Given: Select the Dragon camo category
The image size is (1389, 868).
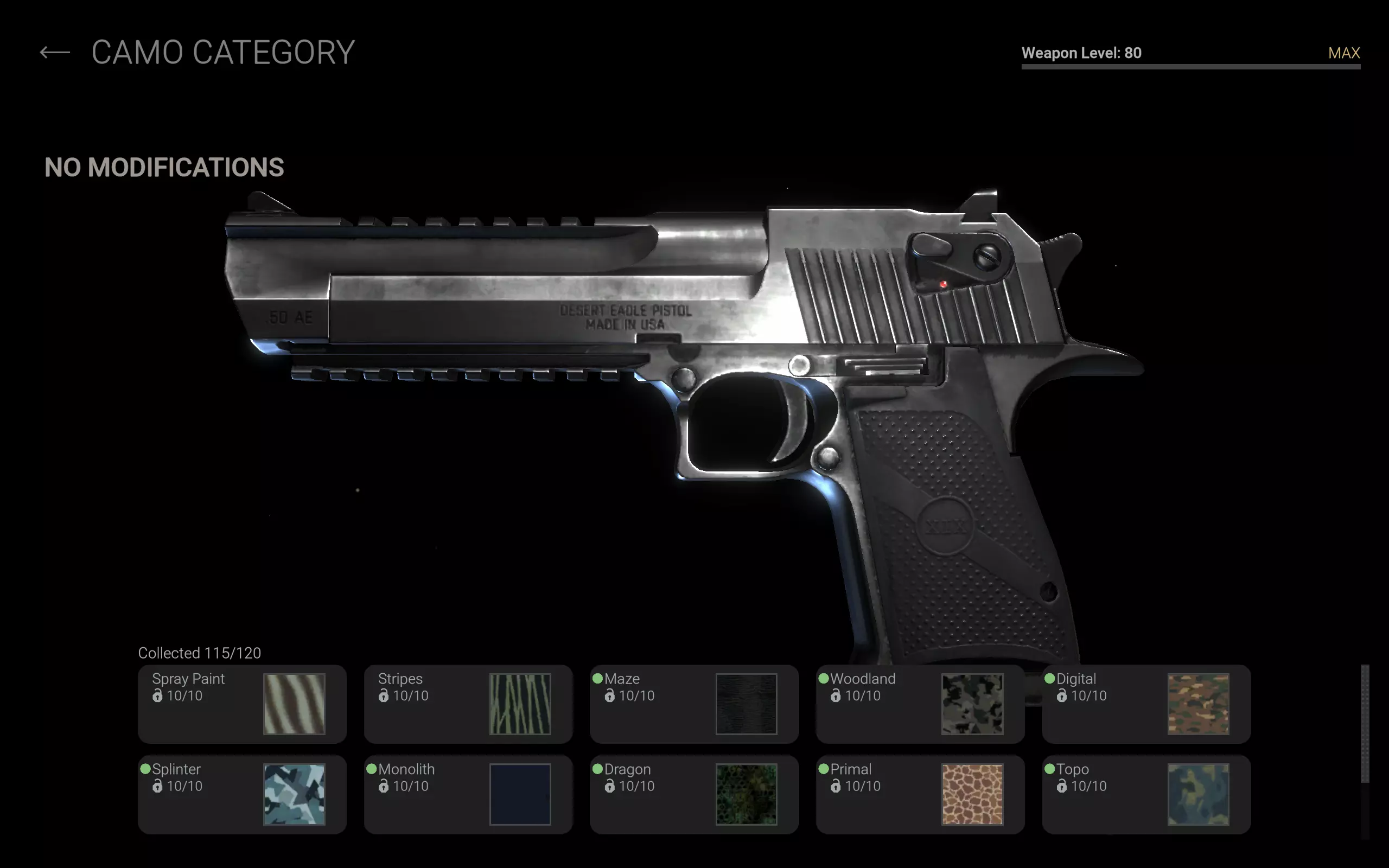Looking at the screenshot, I should point(694,794).
